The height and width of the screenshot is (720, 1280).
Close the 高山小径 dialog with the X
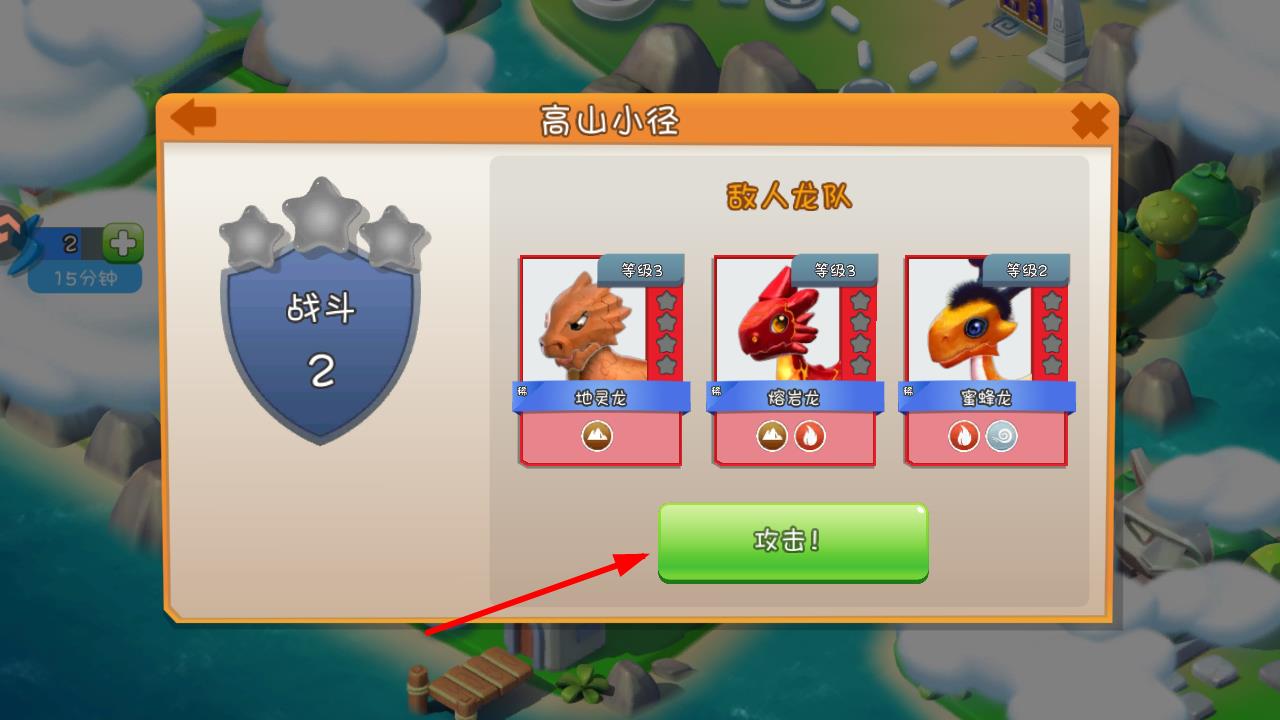tap(1089, 121)
